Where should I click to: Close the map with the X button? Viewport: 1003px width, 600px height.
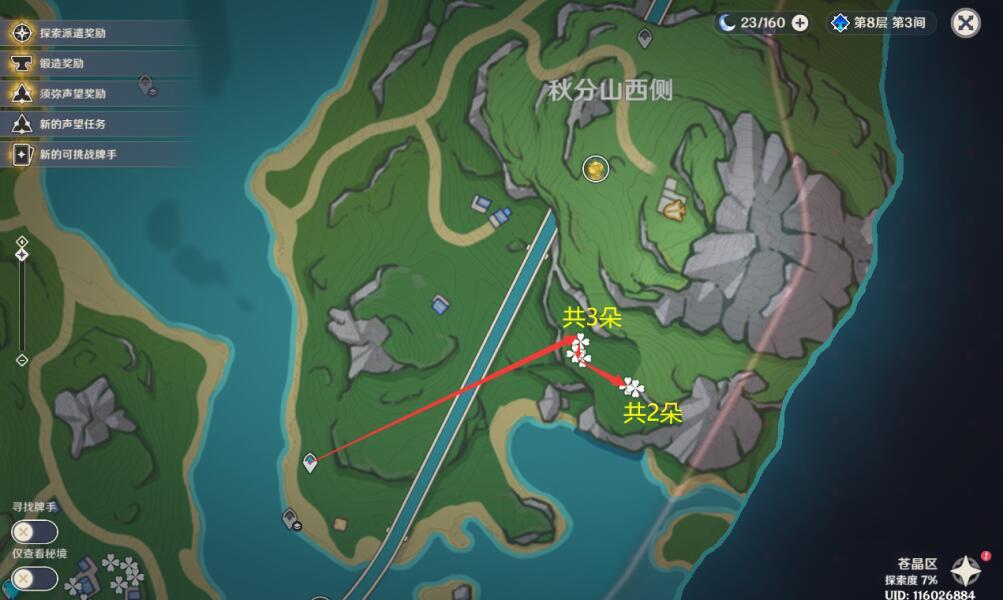[965, 22]
